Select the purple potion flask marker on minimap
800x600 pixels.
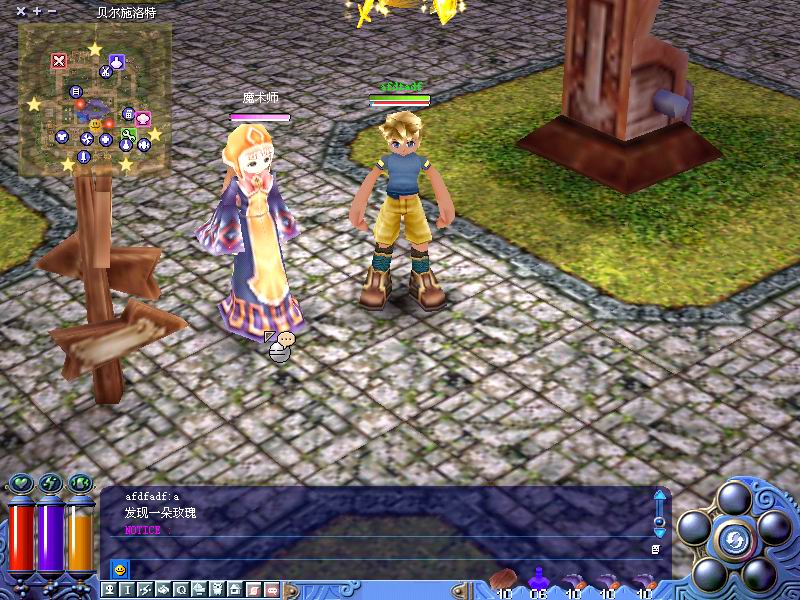tap(118, 62)
